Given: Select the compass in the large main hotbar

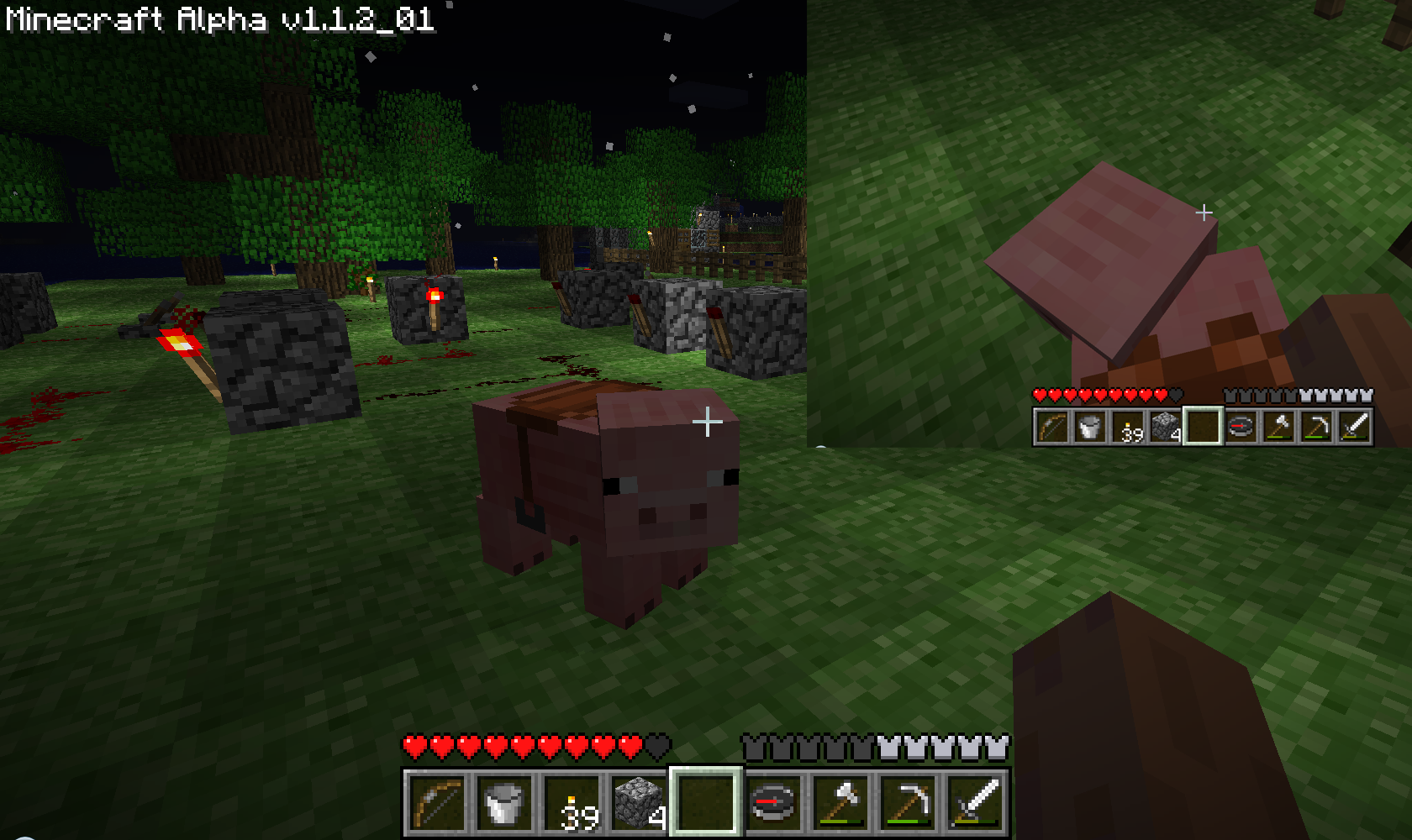Looking at the screenshot, I should pos(773,802).
